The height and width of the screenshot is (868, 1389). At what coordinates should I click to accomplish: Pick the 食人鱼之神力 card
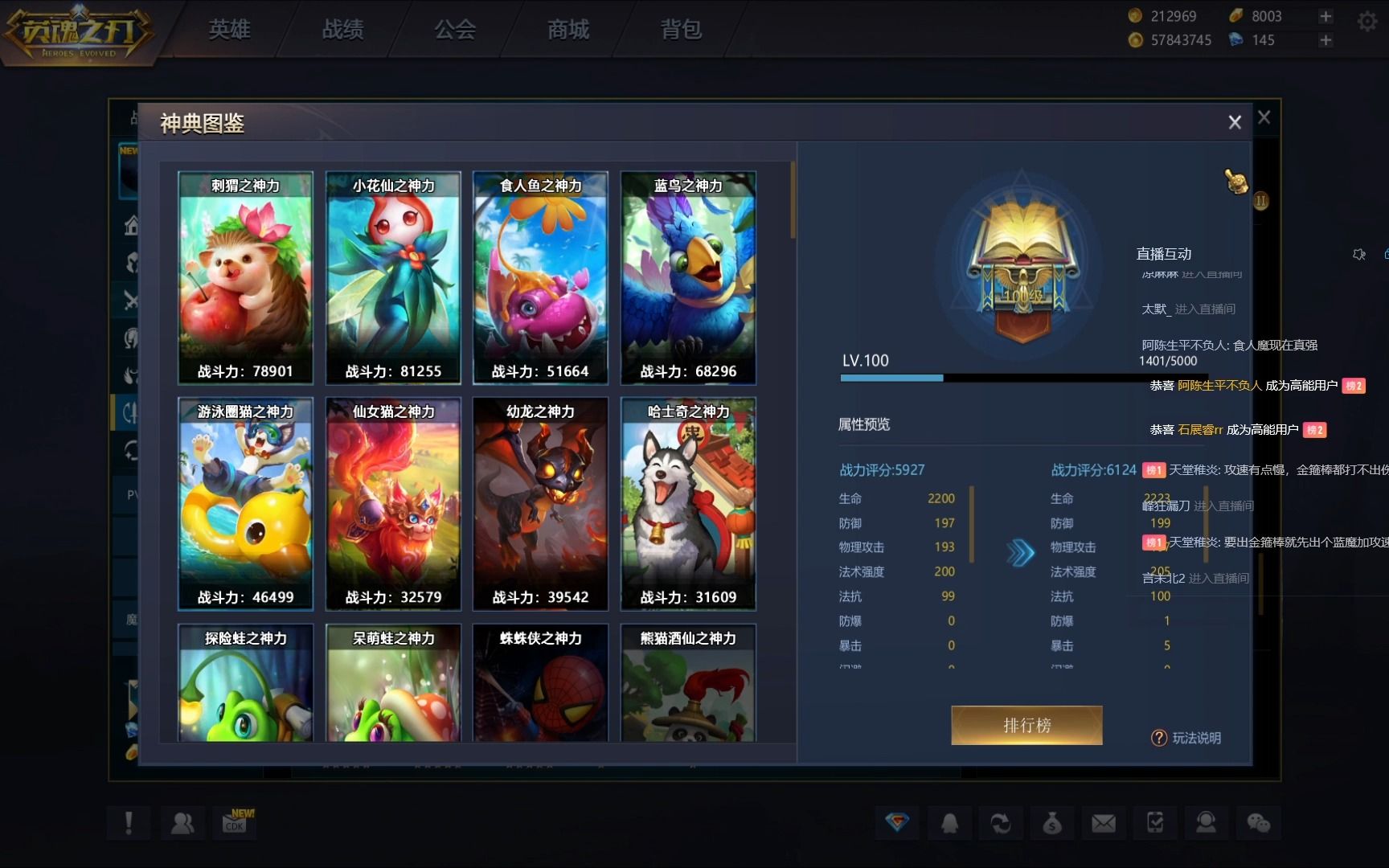pyautogui.click(x=540, y=277)
